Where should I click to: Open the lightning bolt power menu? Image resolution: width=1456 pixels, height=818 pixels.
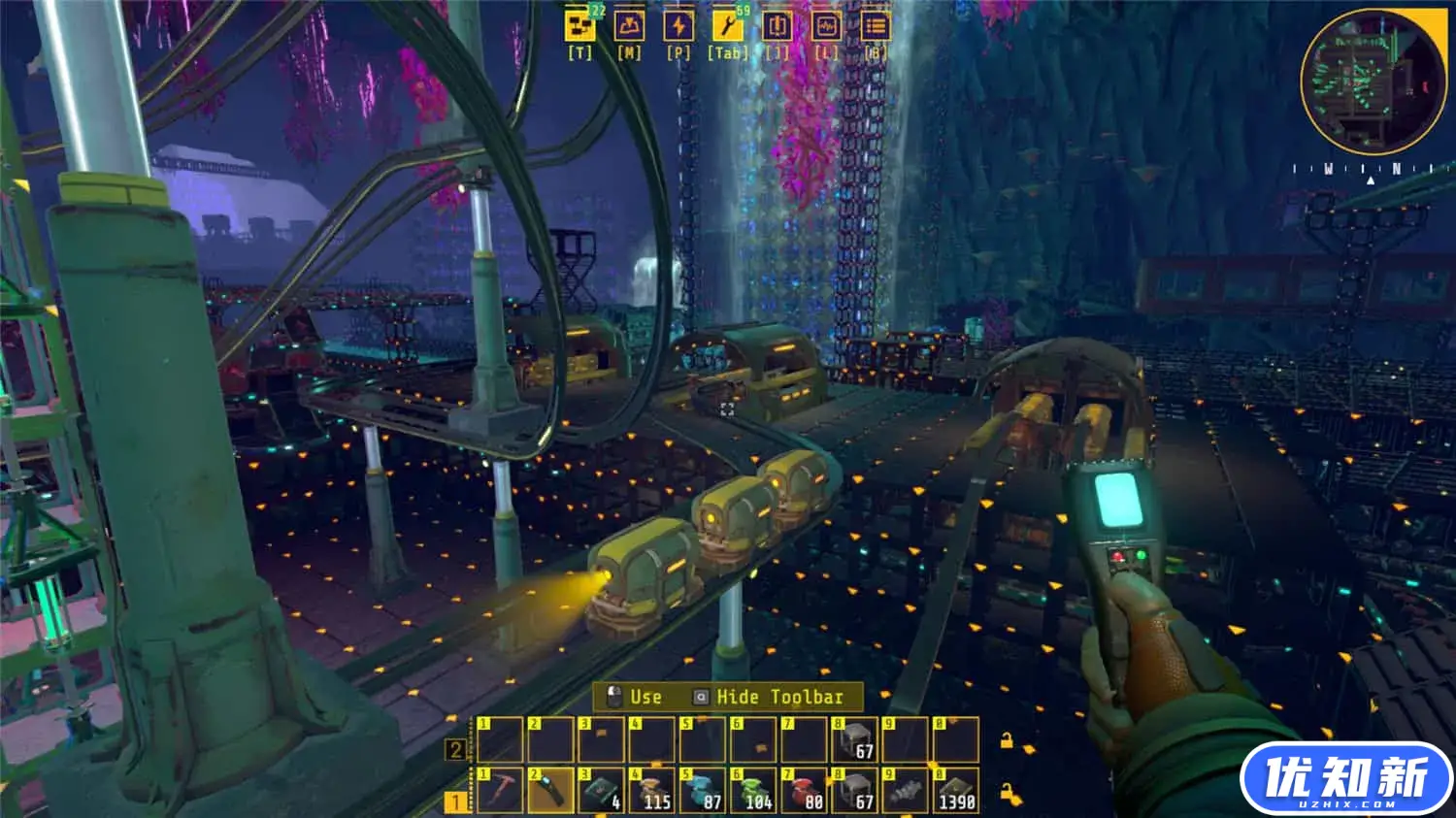[x=678, y=26]
